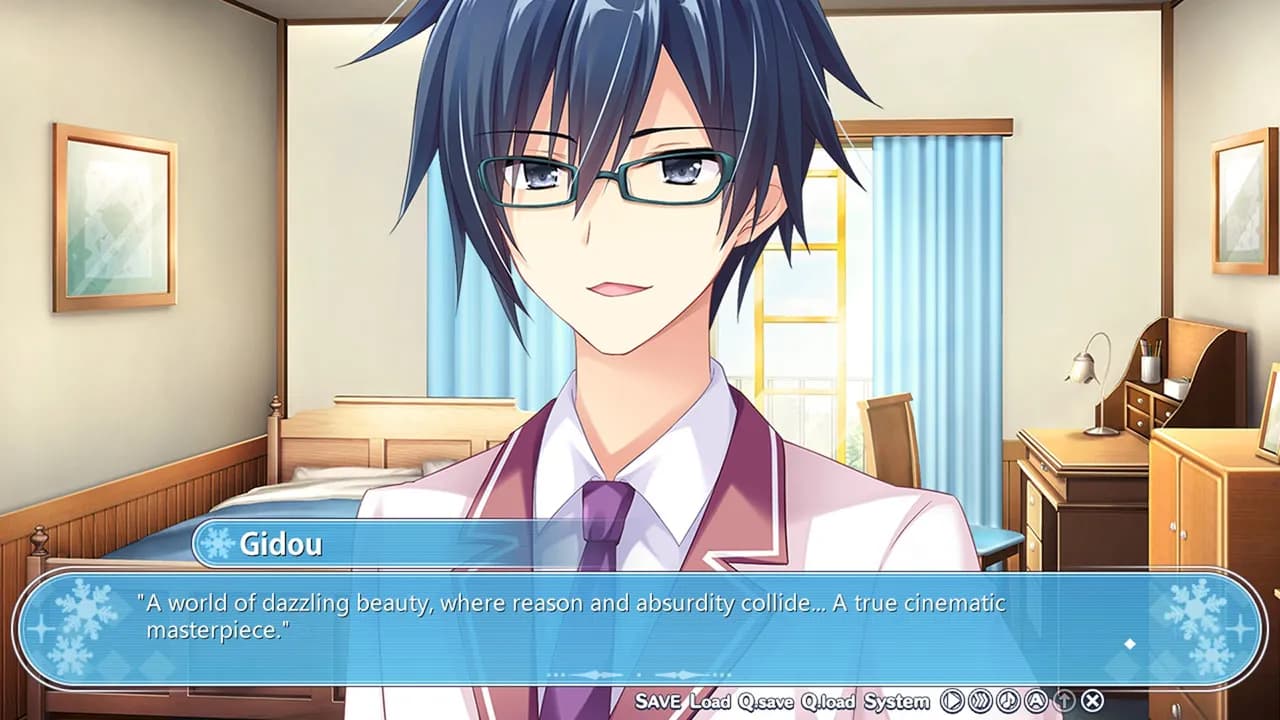Viewport: 1280px width, 720px height.
Task: Open the Load menu
Action: (710, 701)
